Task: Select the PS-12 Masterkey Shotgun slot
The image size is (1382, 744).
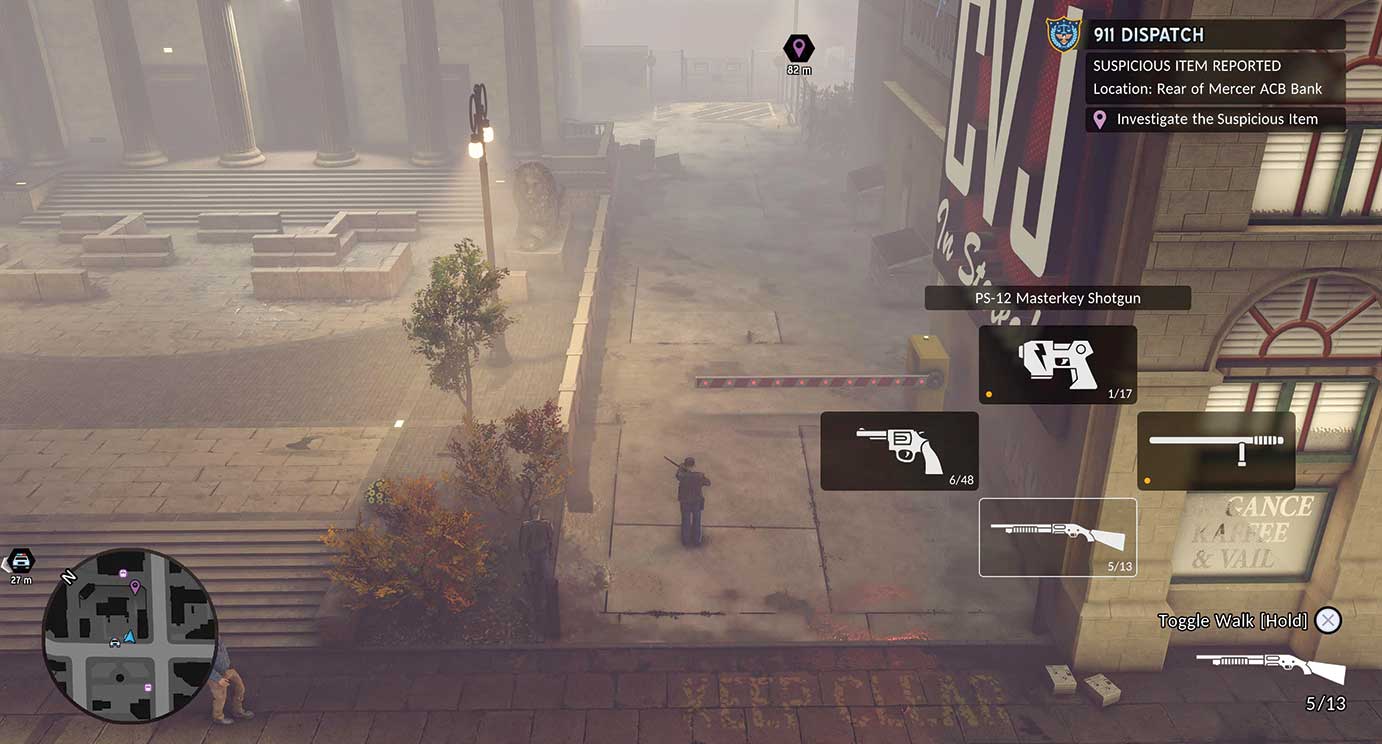Action: [1057, 537]
